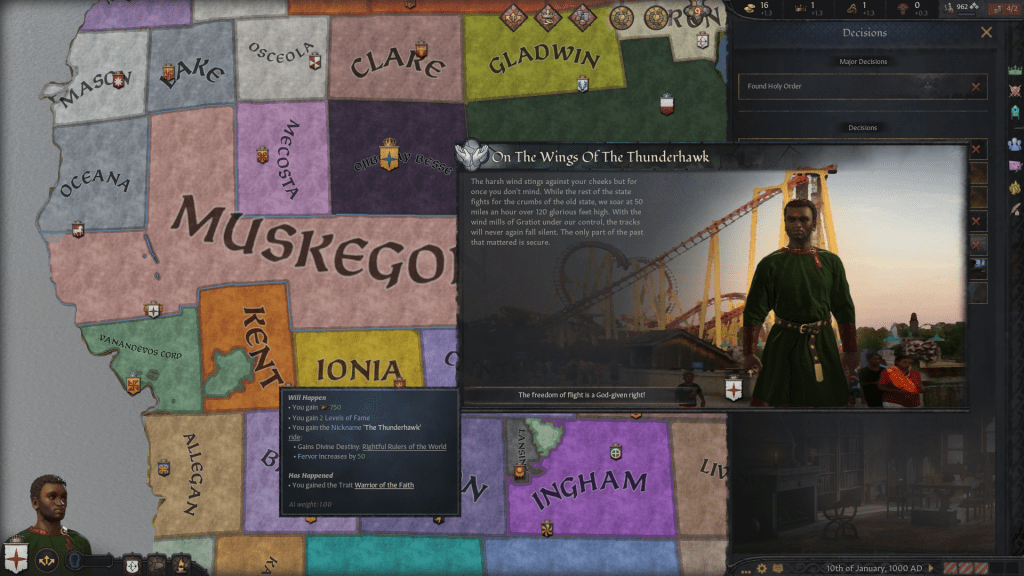
Task: Open the lifestyle focus arrows icon
Action: (46, 562)
